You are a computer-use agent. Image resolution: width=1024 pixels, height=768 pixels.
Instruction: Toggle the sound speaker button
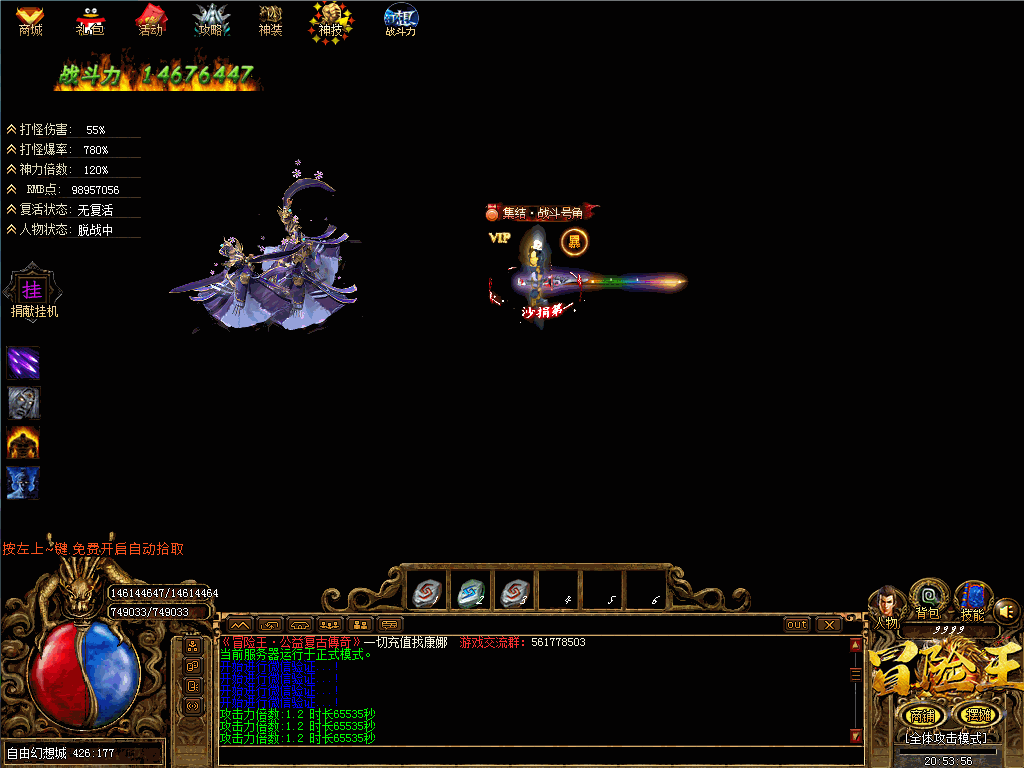tap(1006, 609)
